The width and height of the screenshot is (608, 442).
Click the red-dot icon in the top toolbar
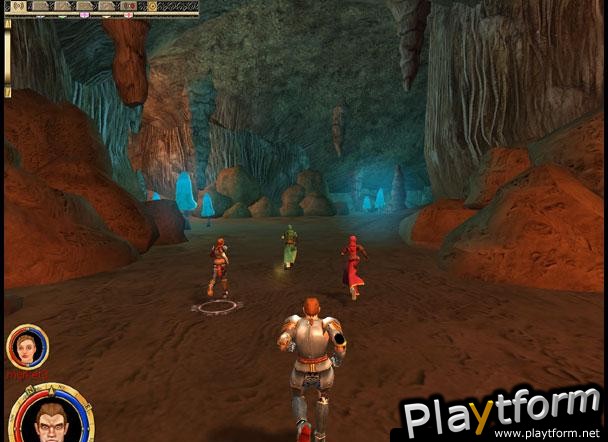pyautogui.click(x=130, y=6)
